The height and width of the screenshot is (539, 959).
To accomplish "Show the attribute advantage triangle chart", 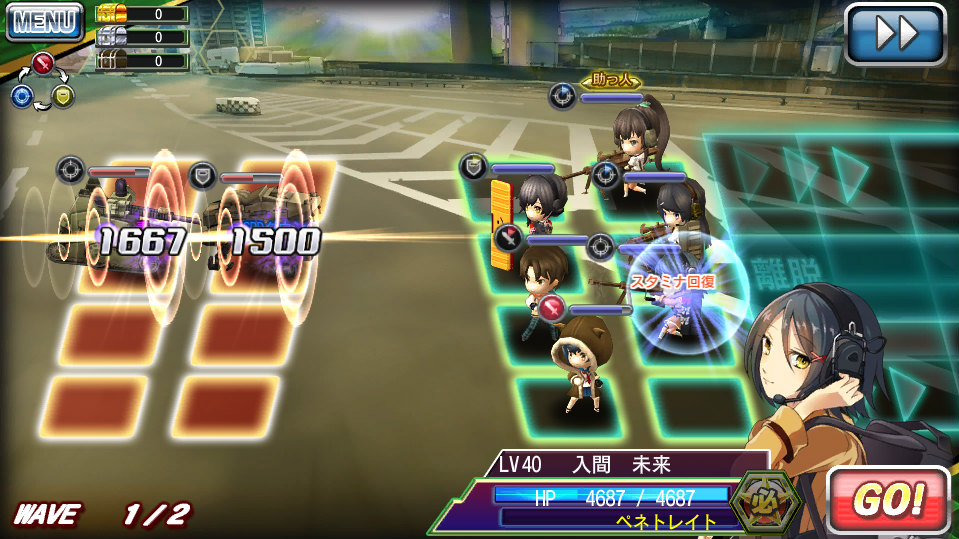I will click(43, 82).
